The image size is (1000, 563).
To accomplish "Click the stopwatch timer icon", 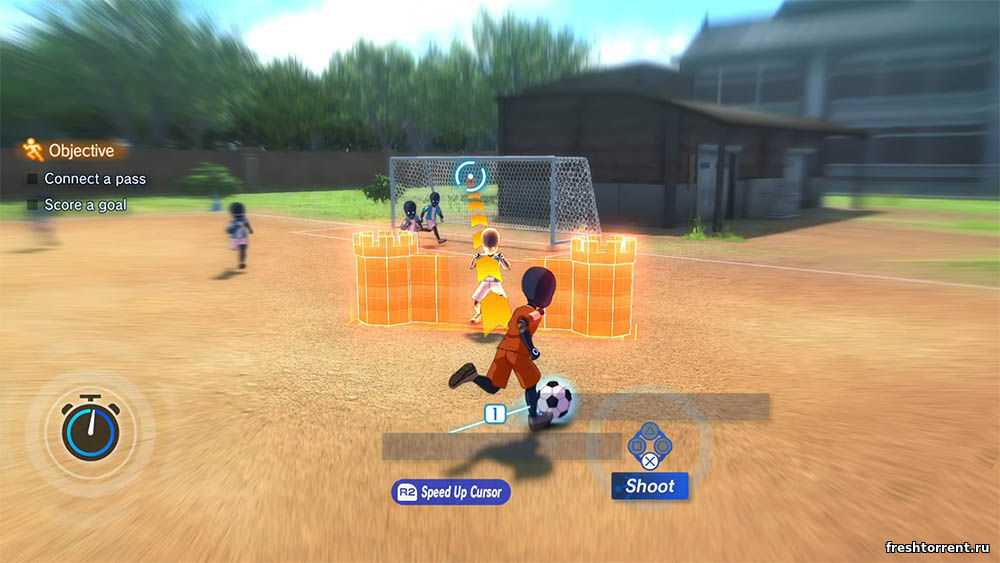I will [90, 428].
